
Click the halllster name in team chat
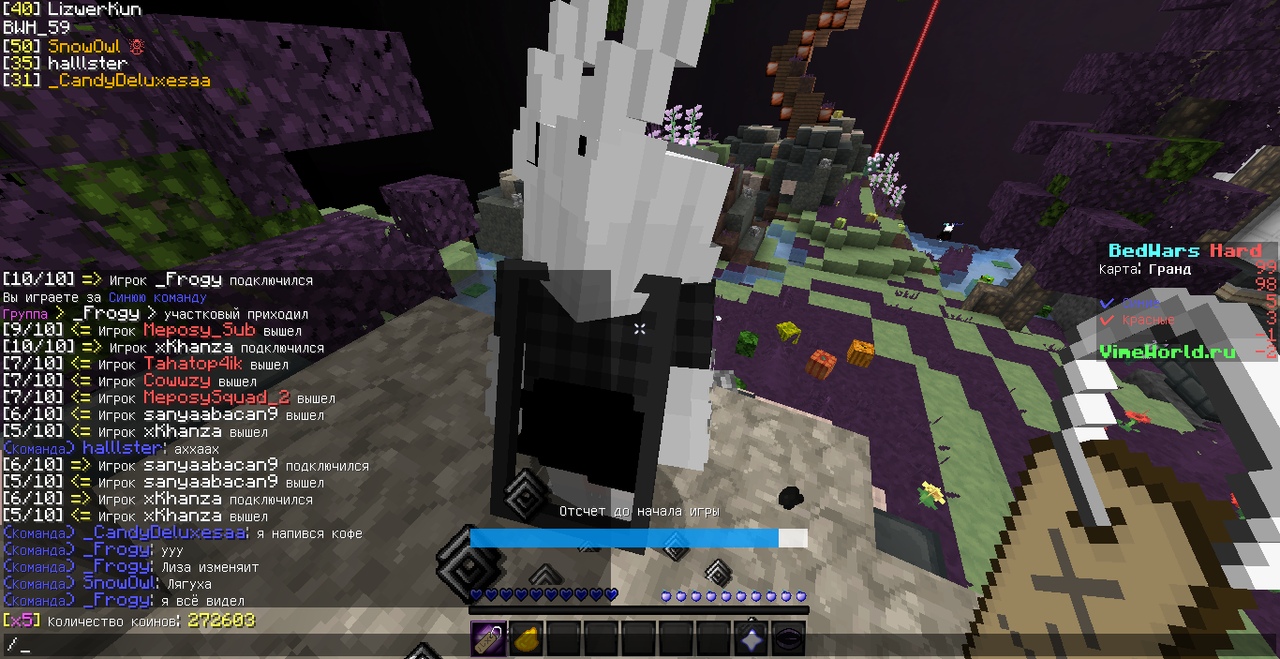click(x=121, y=449)
